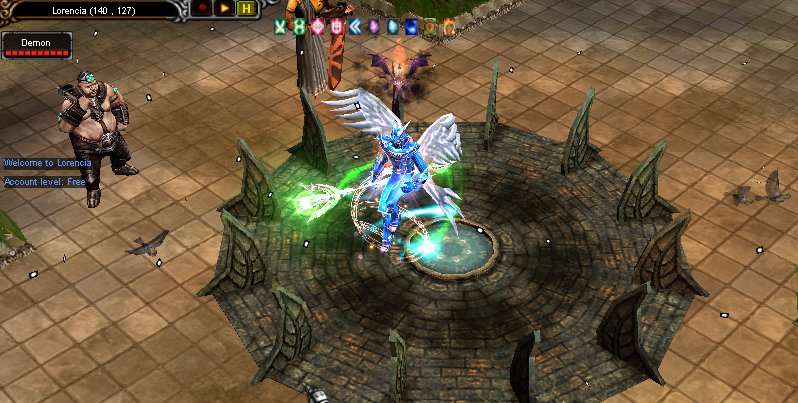The height and width of the screenshot is (403, 798).
Task: Click the yellow play arrow button
Action: 224,8
